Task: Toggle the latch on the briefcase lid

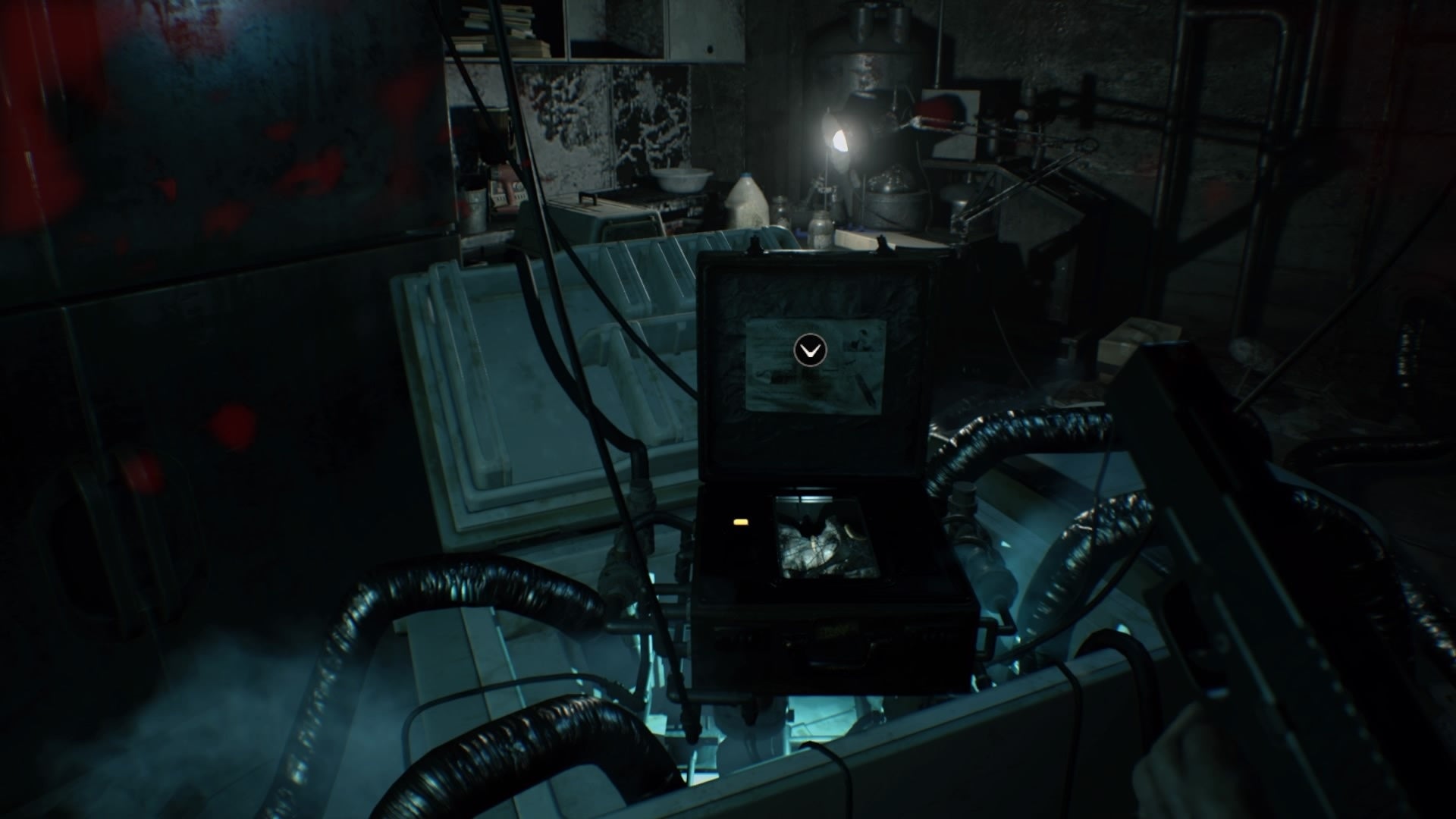Action: [755, 250]
